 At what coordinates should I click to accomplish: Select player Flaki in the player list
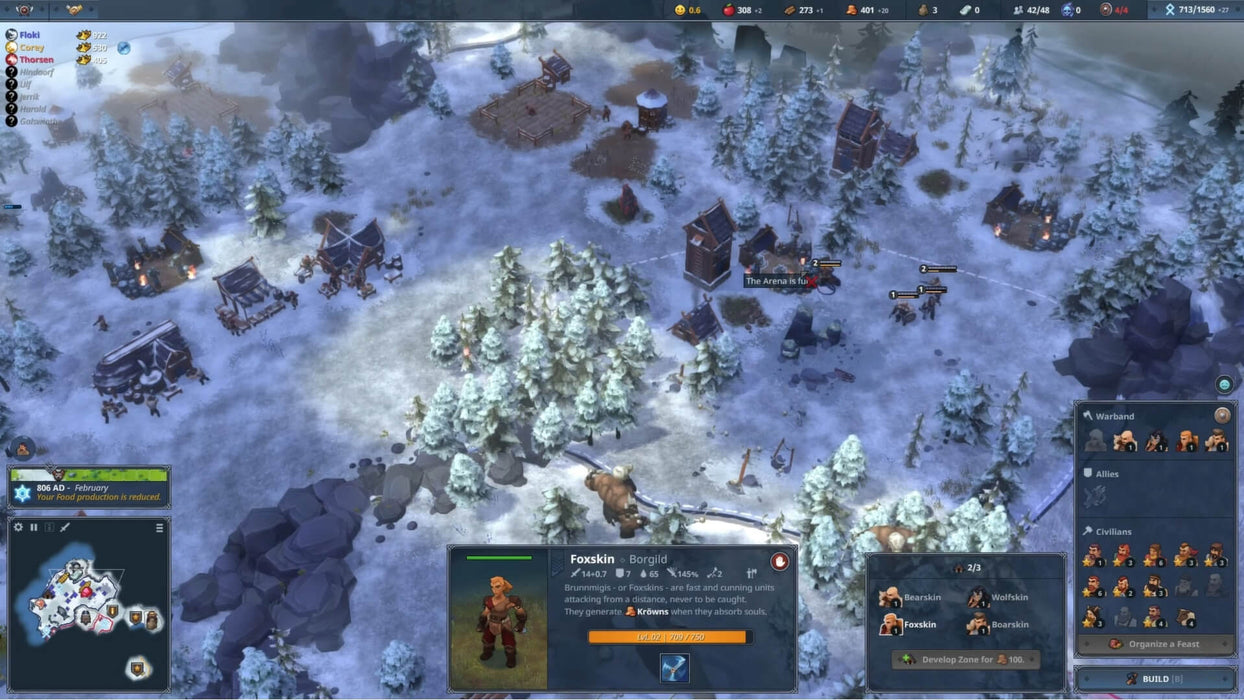click(x=30, y=35)
